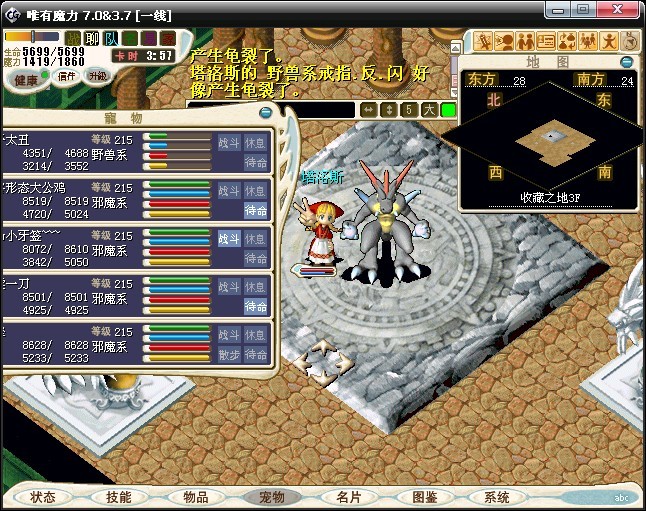This screenshot has width=646, height=511.
Task: Open the 信件 mail button
Action: (65, 76)
